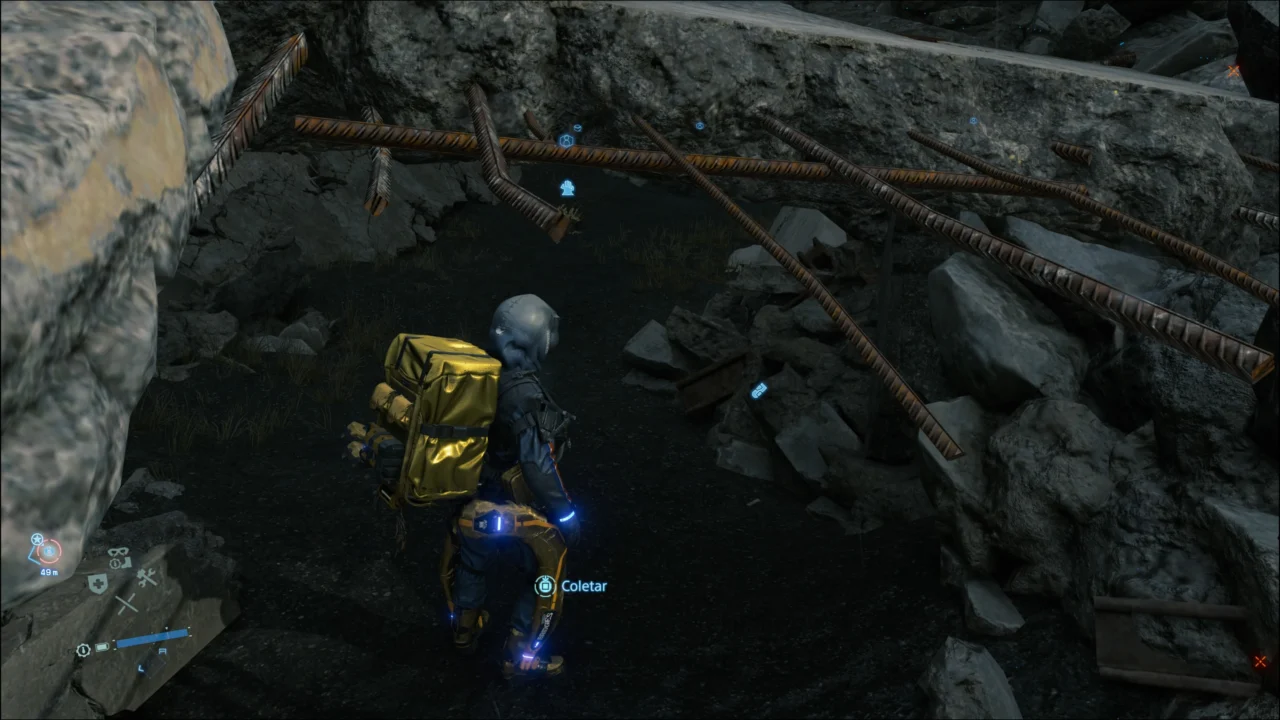Click the gear status icon near the stamina bar

[x=82, y=649]
